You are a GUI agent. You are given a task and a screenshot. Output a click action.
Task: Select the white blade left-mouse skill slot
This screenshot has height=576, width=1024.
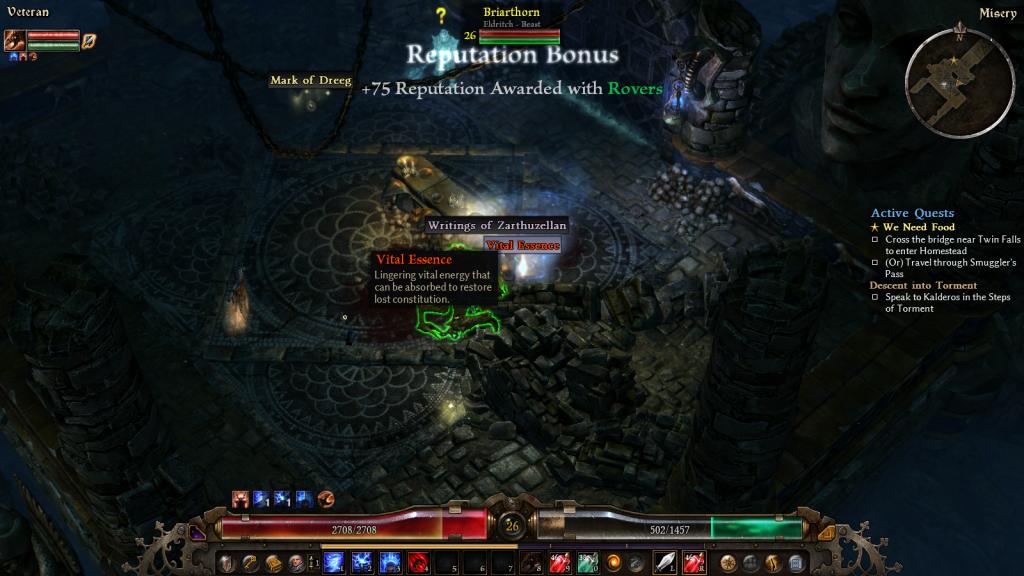pyautogui.click(x=666, y=562)
